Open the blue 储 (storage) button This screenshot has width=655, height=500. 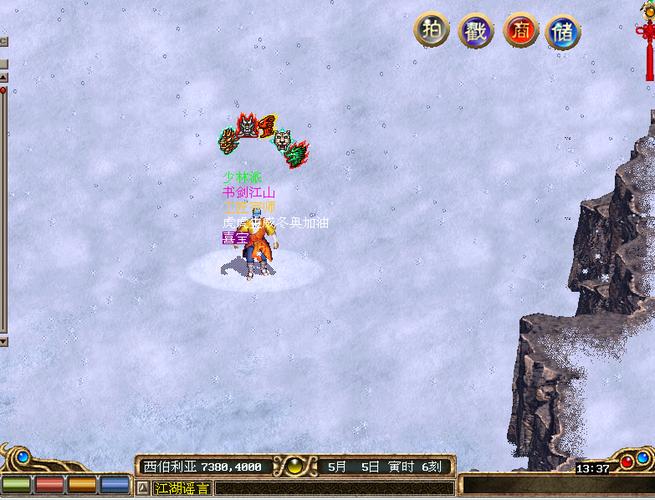(564, 31)
